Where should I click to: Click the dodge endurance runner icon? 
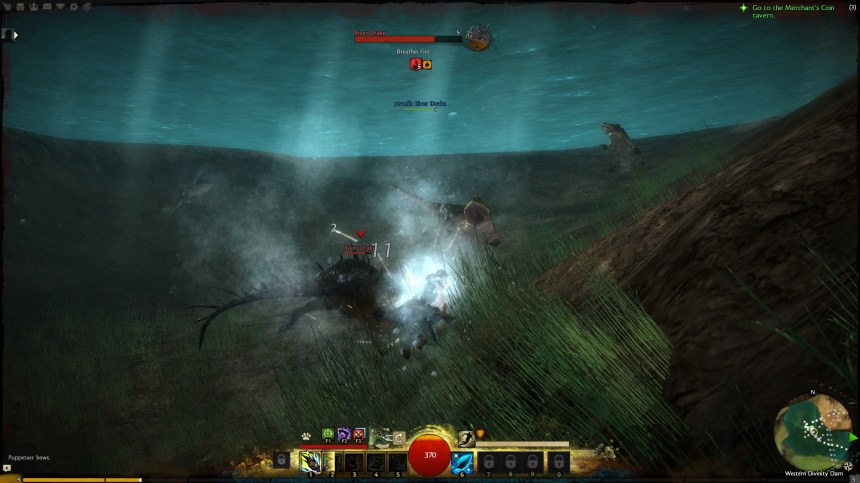465,436
